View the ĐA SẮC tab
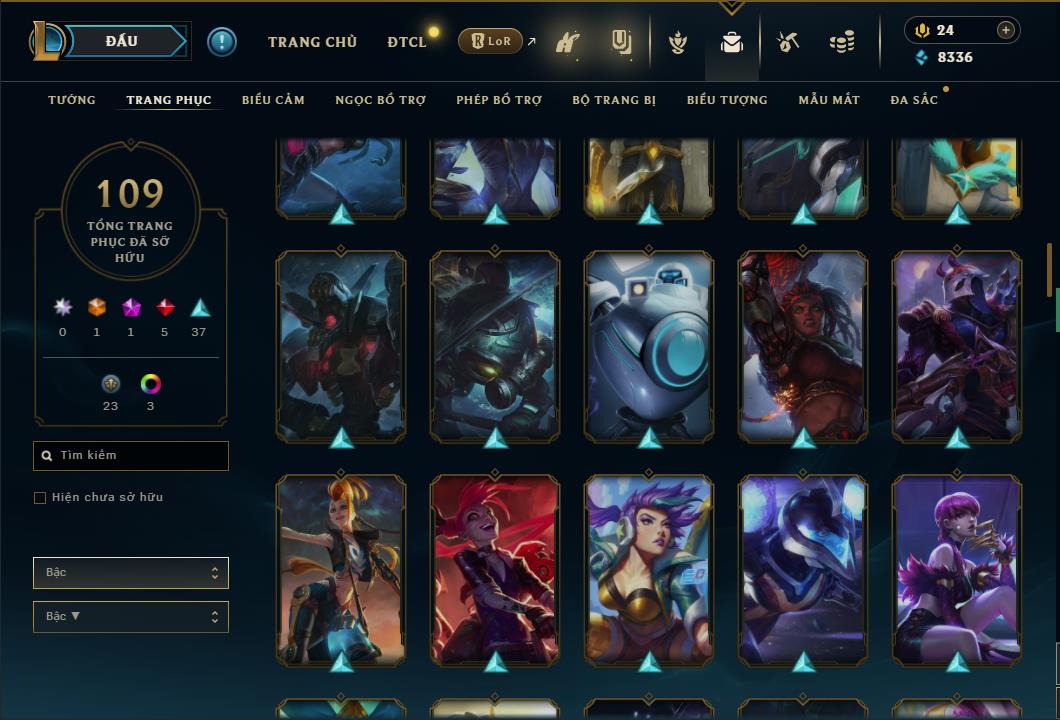1060x720 pixels. coord(914,100)
